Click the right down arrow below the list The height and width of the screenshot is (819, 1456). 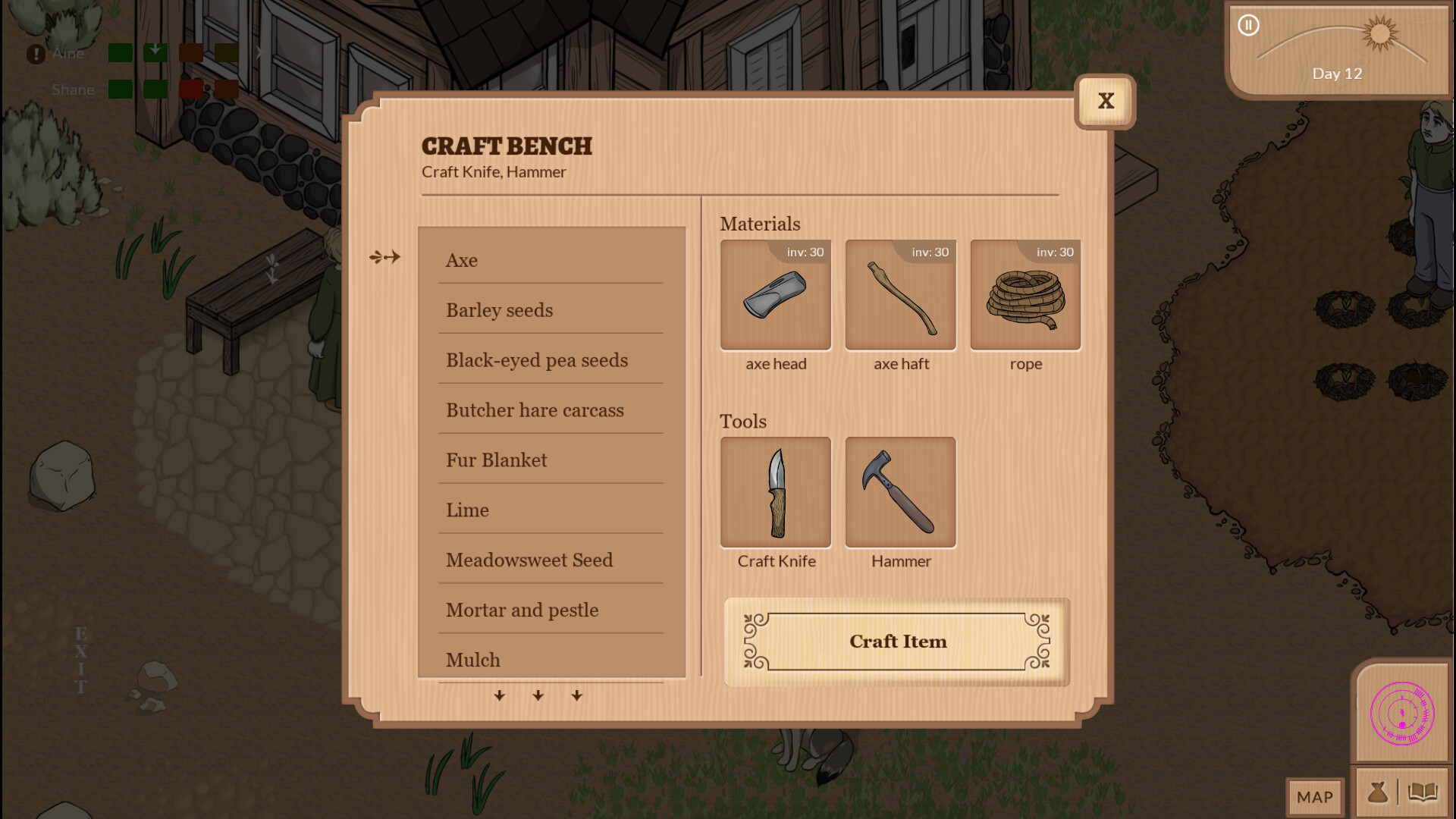pyautogui.click(x=576, y=695)
